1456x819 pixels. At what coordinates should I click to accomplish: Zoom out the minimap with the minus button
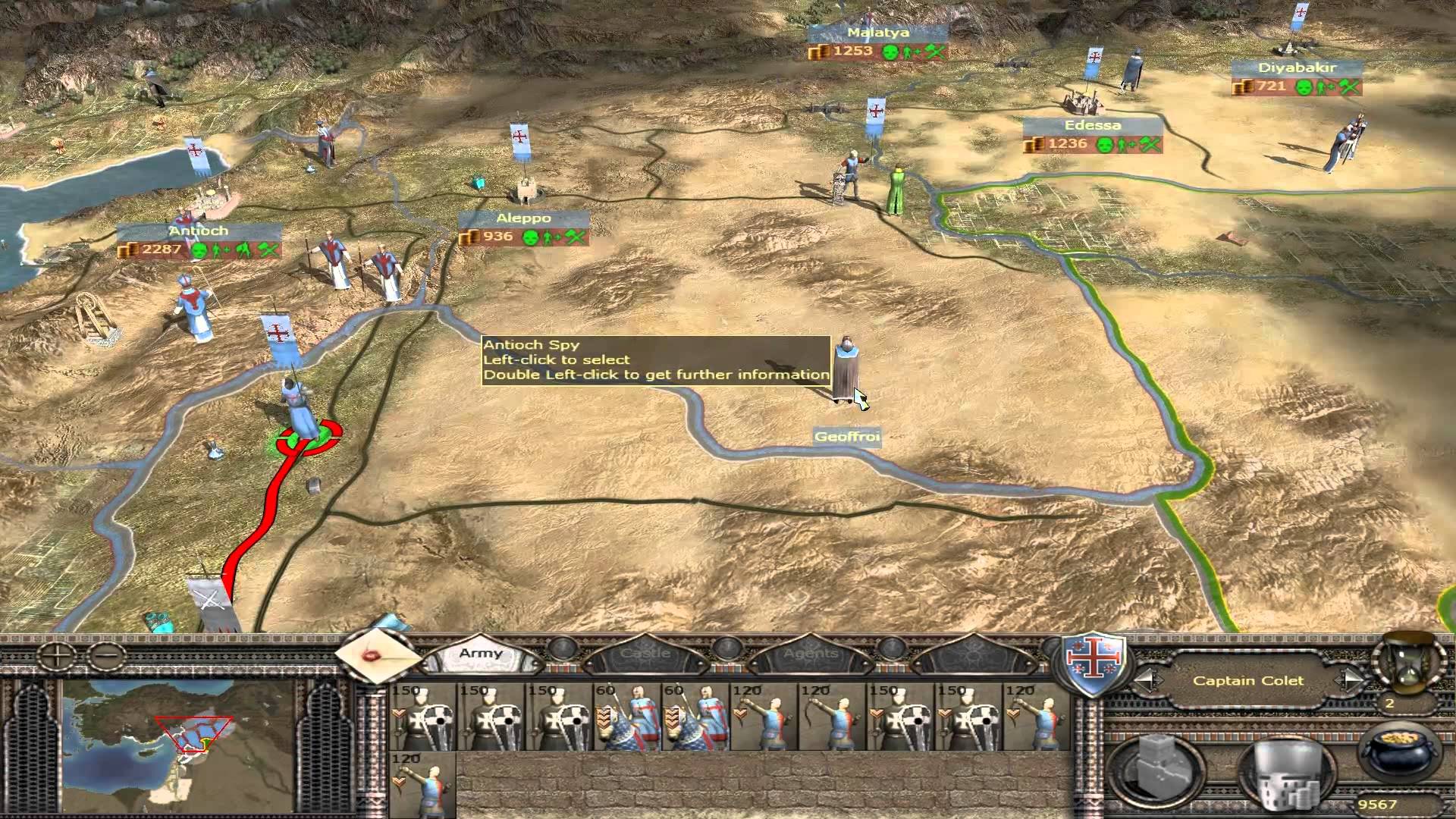tap(107, 653)
